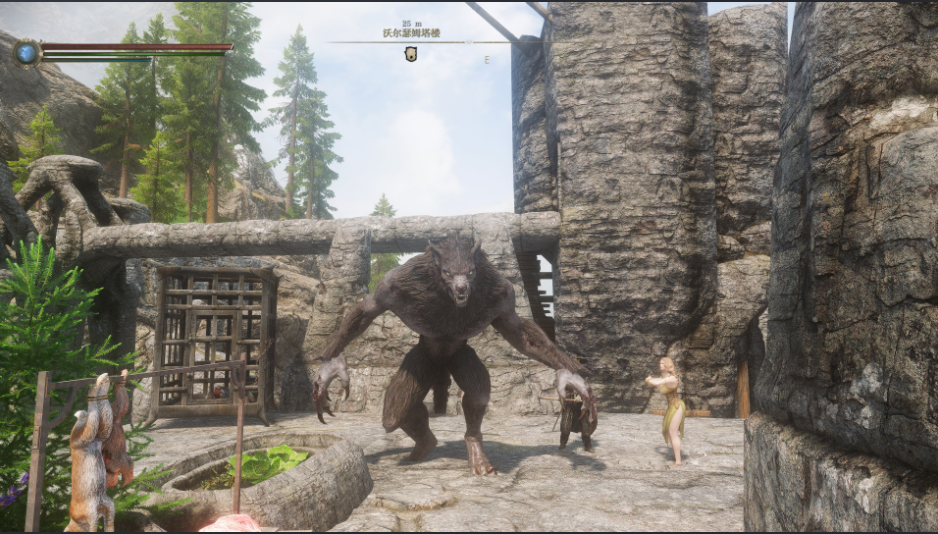Click the shield-shaped location marker on the compass
This screenshot has width=938, height=534.
(410, 54)
